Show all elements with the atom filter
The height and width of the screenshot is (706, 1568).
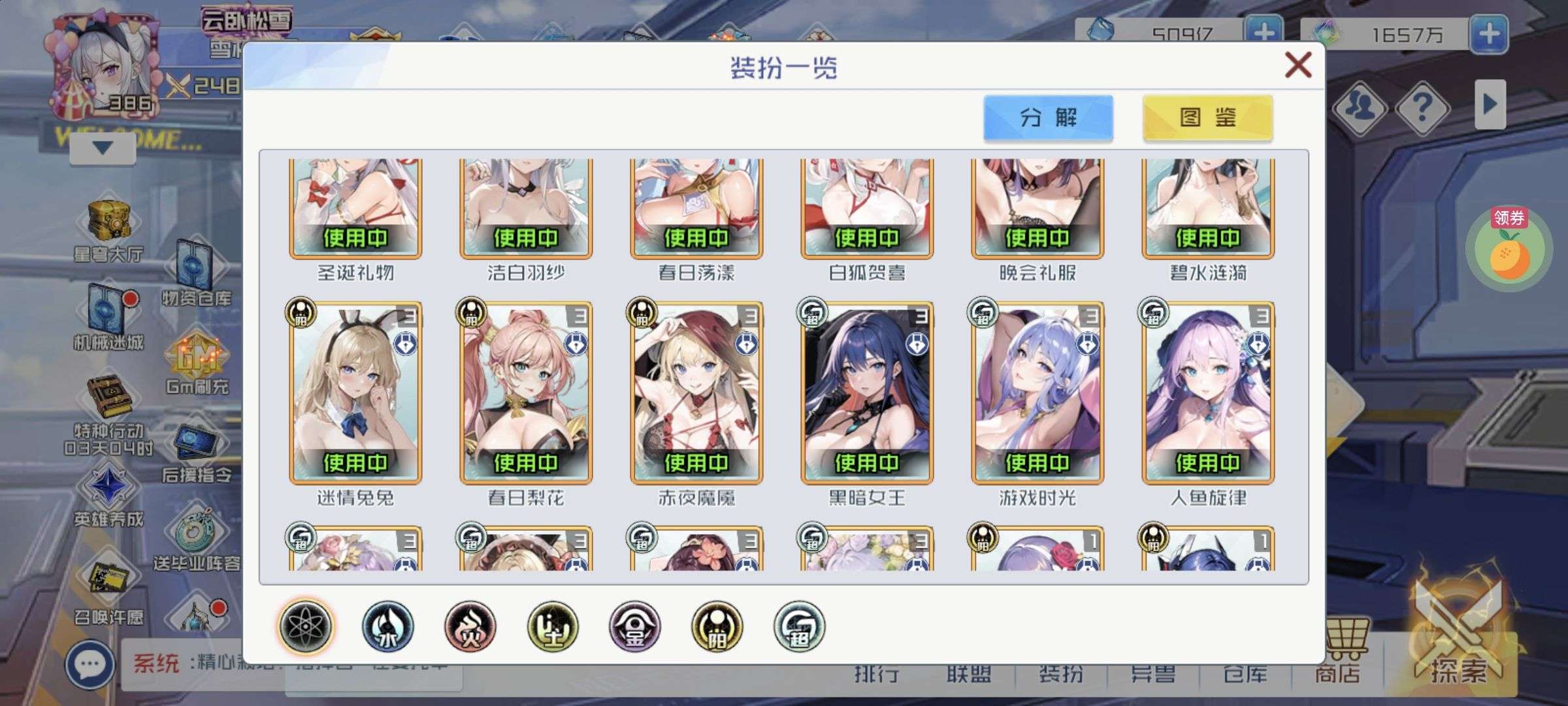coord(306,626)
